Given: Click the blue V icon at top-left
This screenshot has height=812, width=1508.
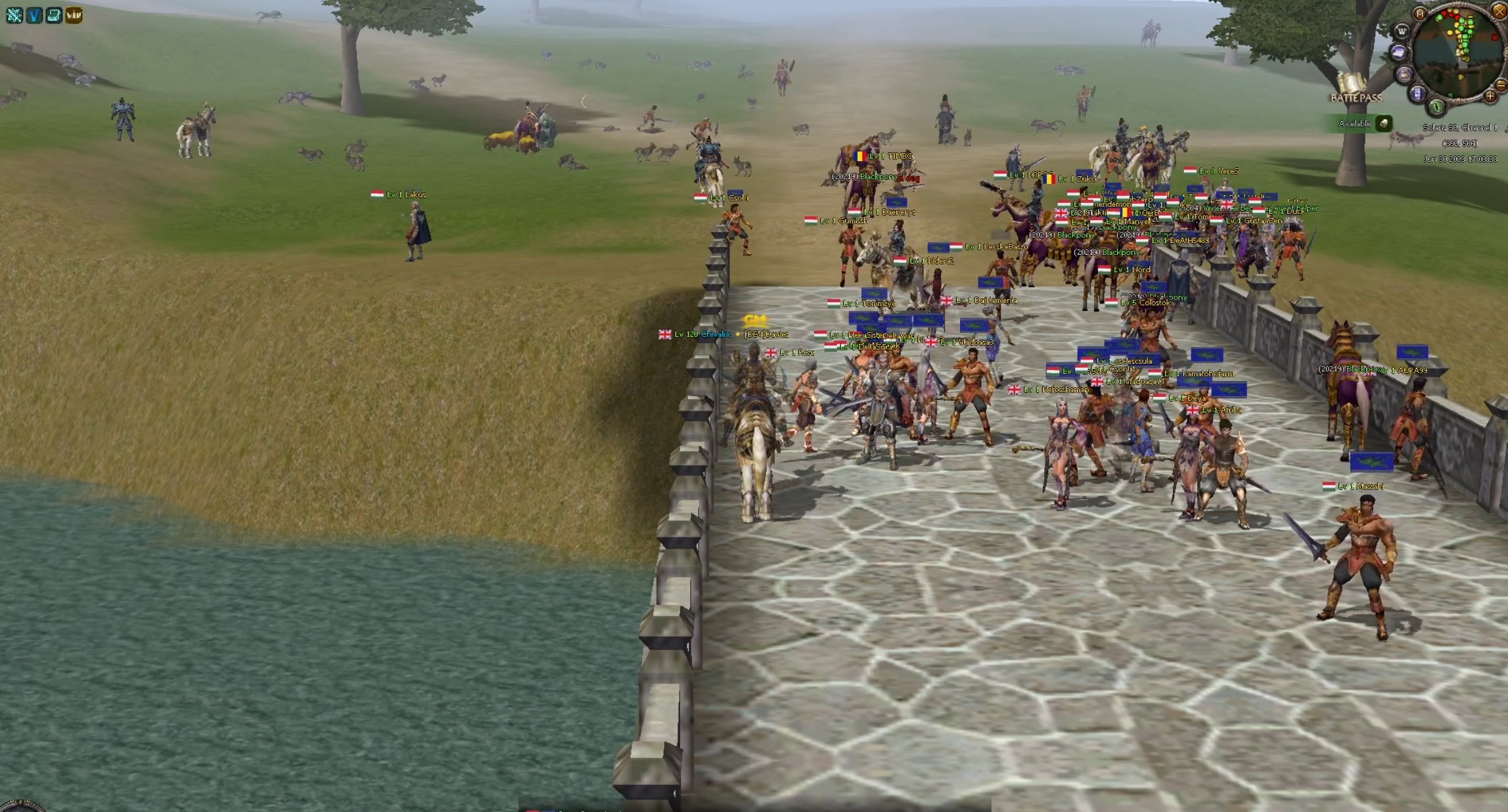Looking at the screenshot, I should pyautogui.click(x=34, y=15).
